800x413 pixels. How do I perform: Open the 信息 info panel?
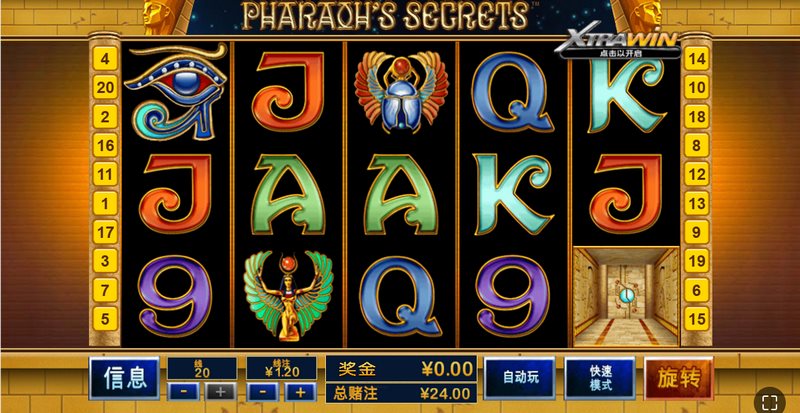(x=123, y=378)
